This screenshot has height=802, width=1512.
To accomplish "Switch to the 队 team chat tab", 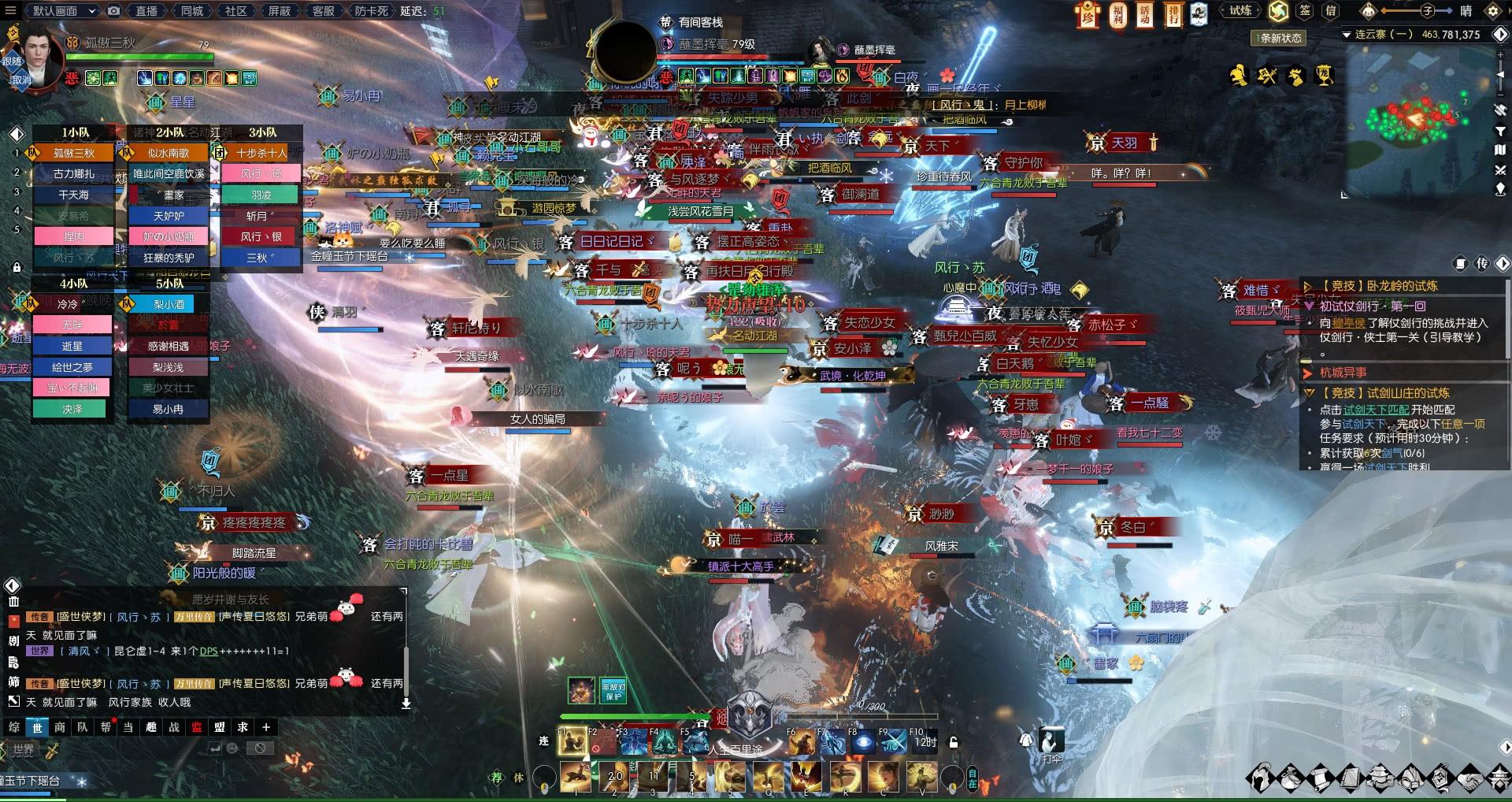I will 83,727.
